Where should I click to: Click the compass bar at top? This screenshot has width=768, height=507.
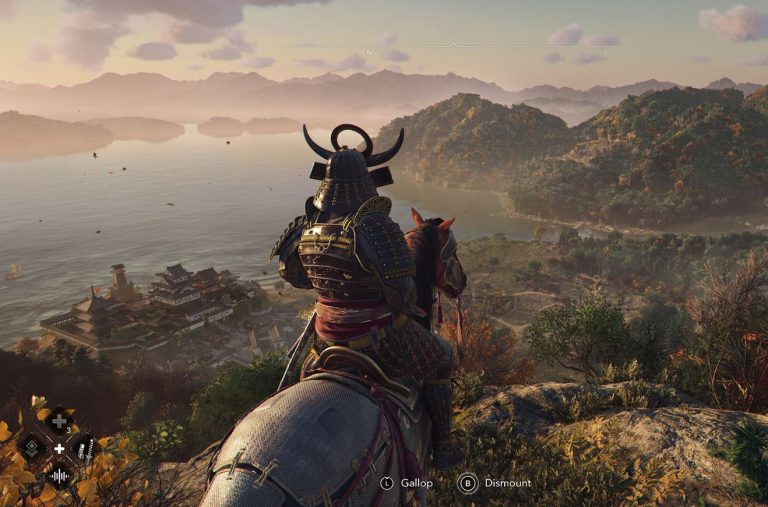[452, 45]
